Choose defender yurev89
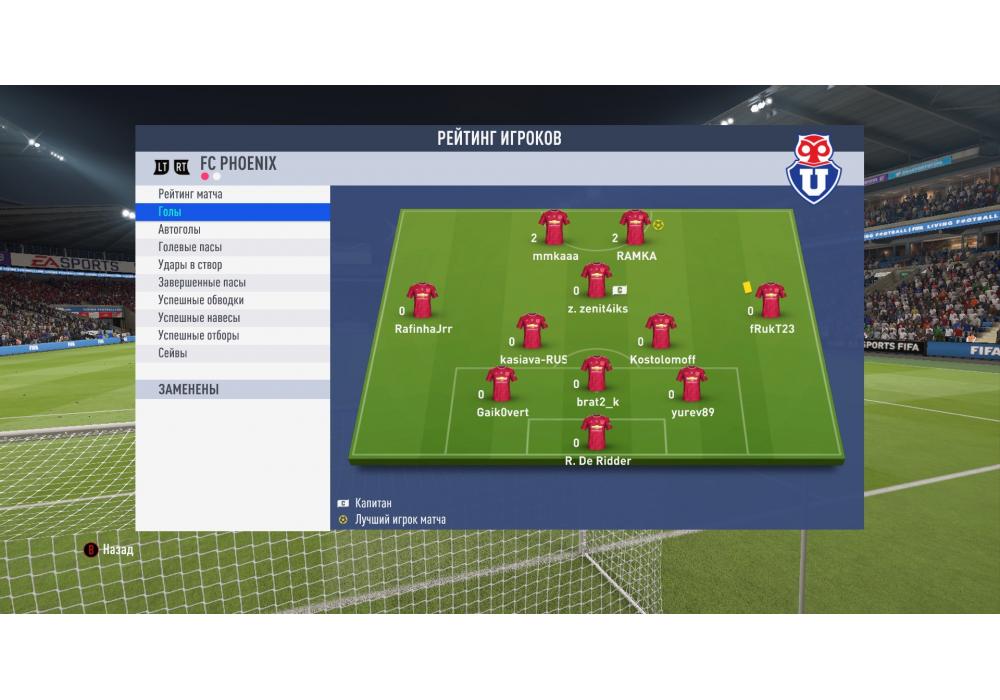1000x700 pixels. tap(692, 385)
